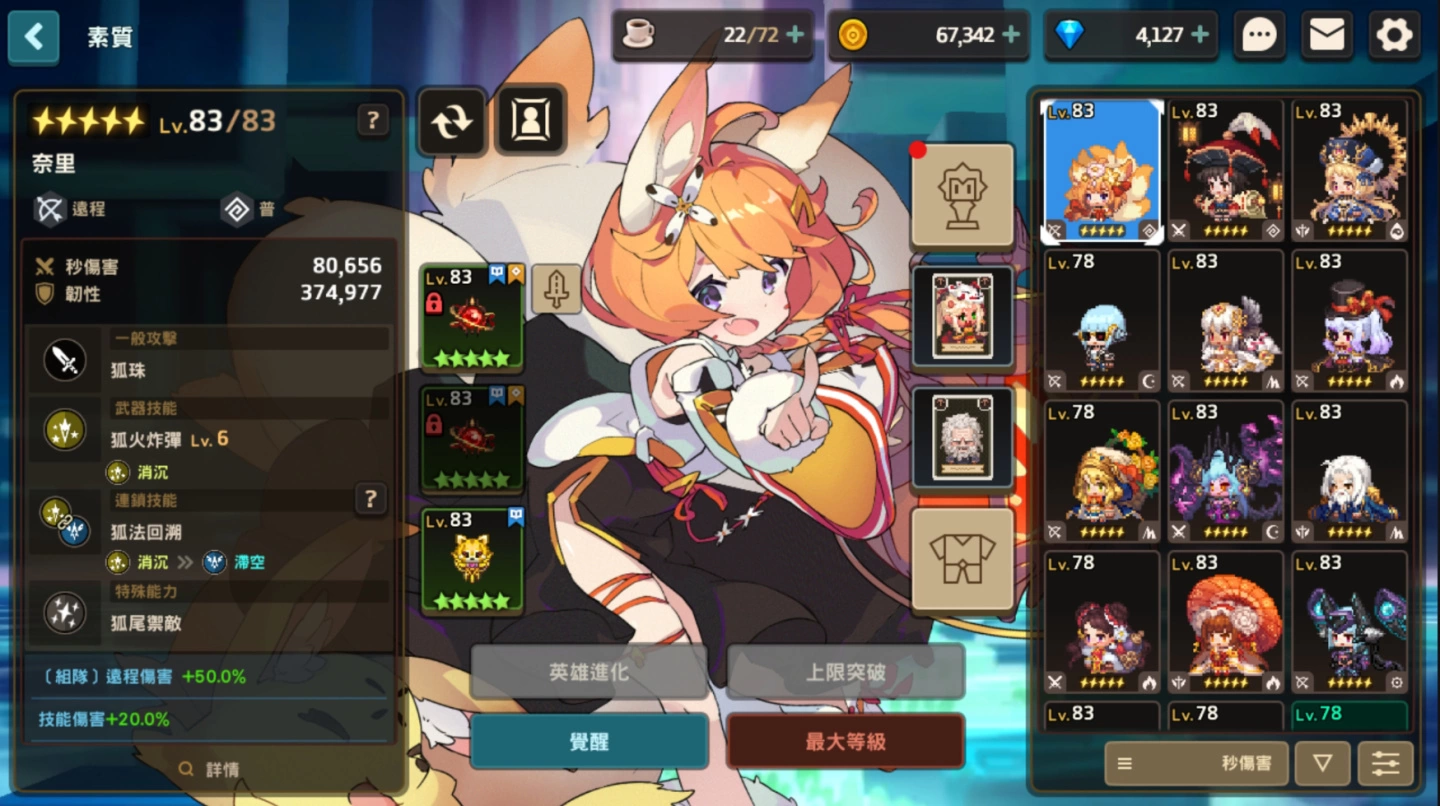The image size is (1440, 806).
Task: Tap the 最大等級 max level button
Action: pyautogui.click(x=845, y=742)
